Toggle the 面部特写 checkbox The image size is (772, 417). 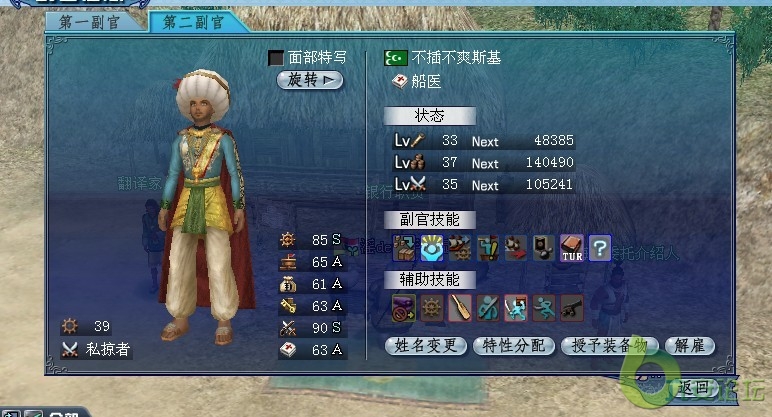[276, 58]
